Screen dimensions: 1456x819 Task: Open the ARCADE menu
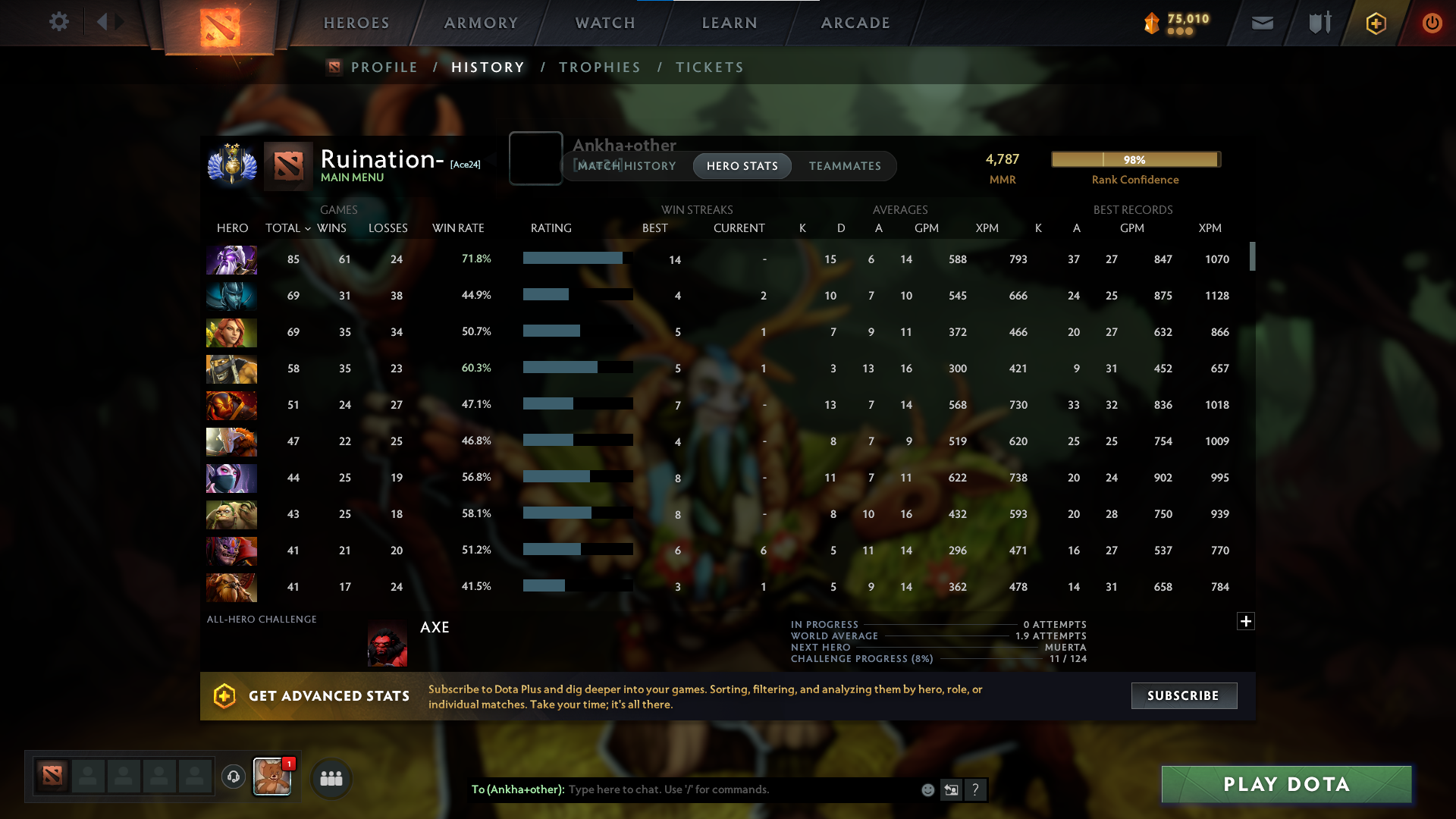[x=855, y=23]
